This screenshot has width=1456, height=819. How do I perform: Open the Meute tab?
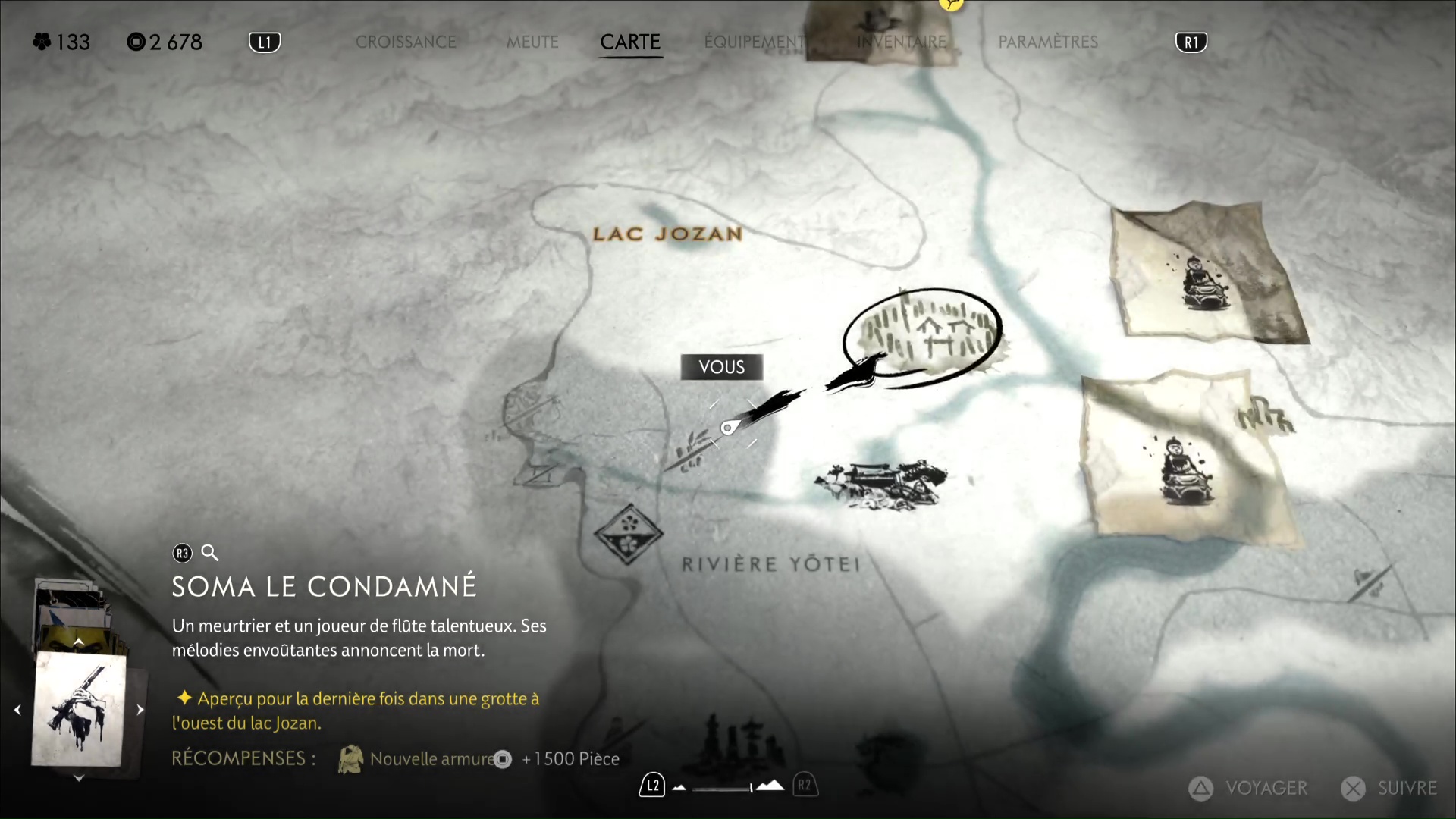[532, 42]
